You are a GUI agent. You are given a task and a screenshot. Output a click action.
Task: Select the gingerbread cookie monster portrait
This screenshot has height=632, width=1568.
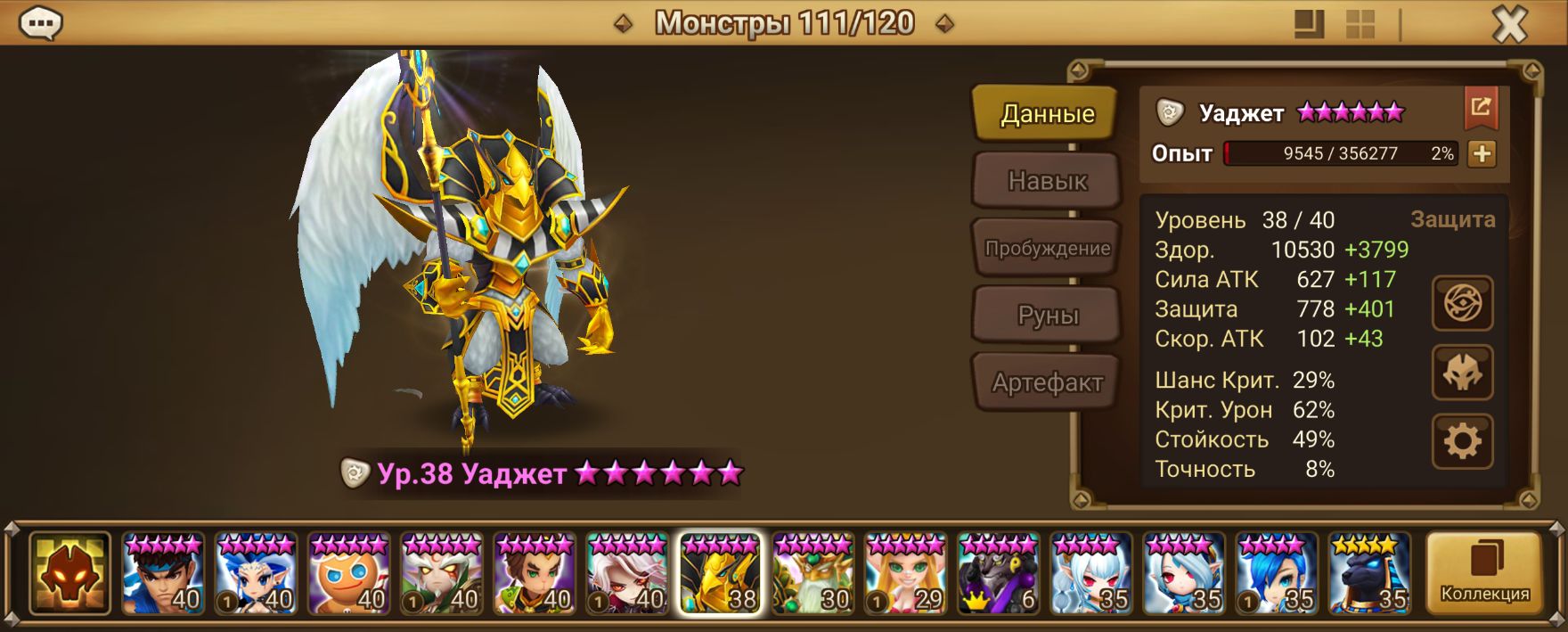(x=348, y=573)
